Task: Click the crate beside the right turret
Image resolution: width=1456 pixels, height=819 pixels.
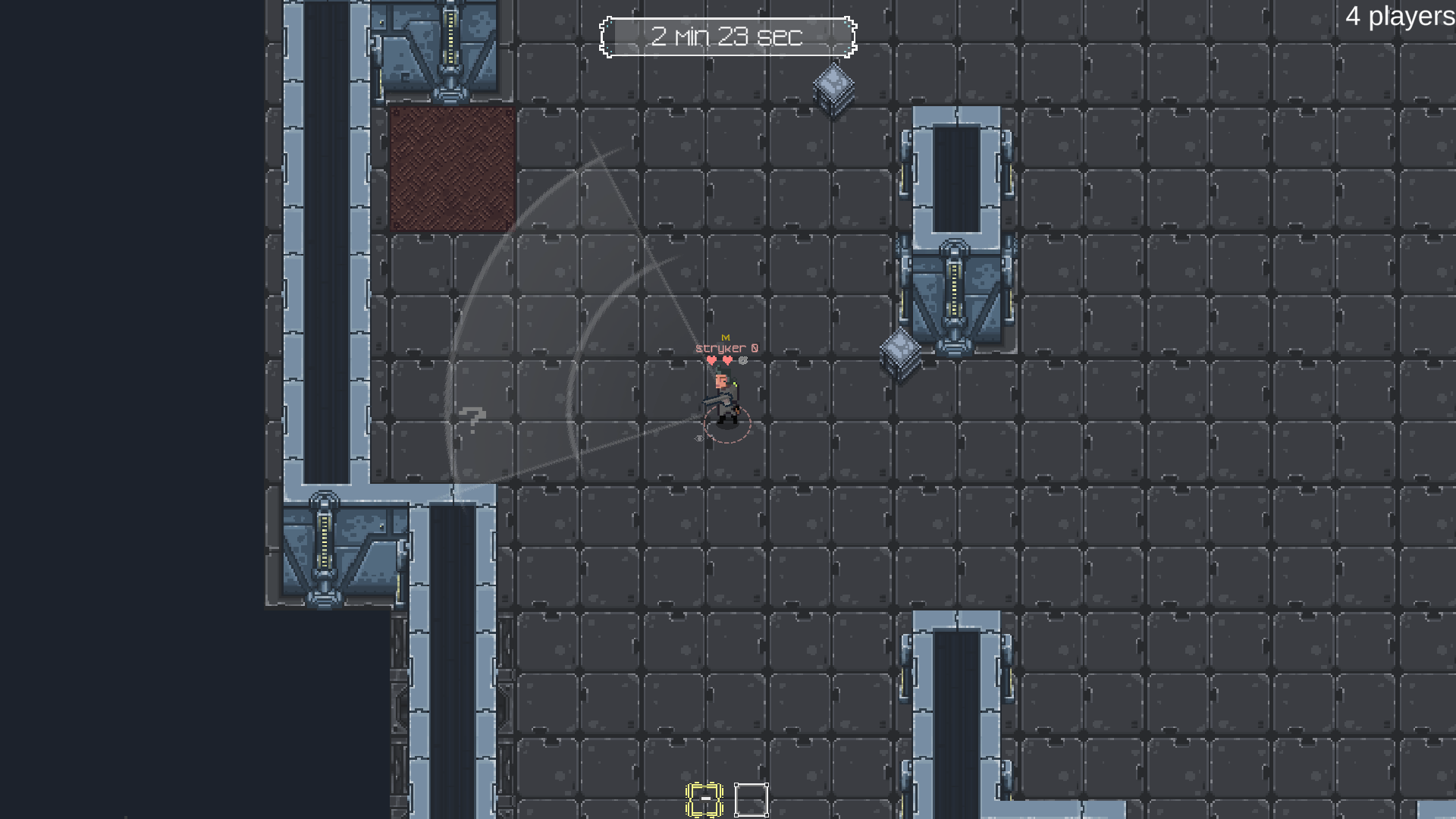Action: click(x=901, y=354)
